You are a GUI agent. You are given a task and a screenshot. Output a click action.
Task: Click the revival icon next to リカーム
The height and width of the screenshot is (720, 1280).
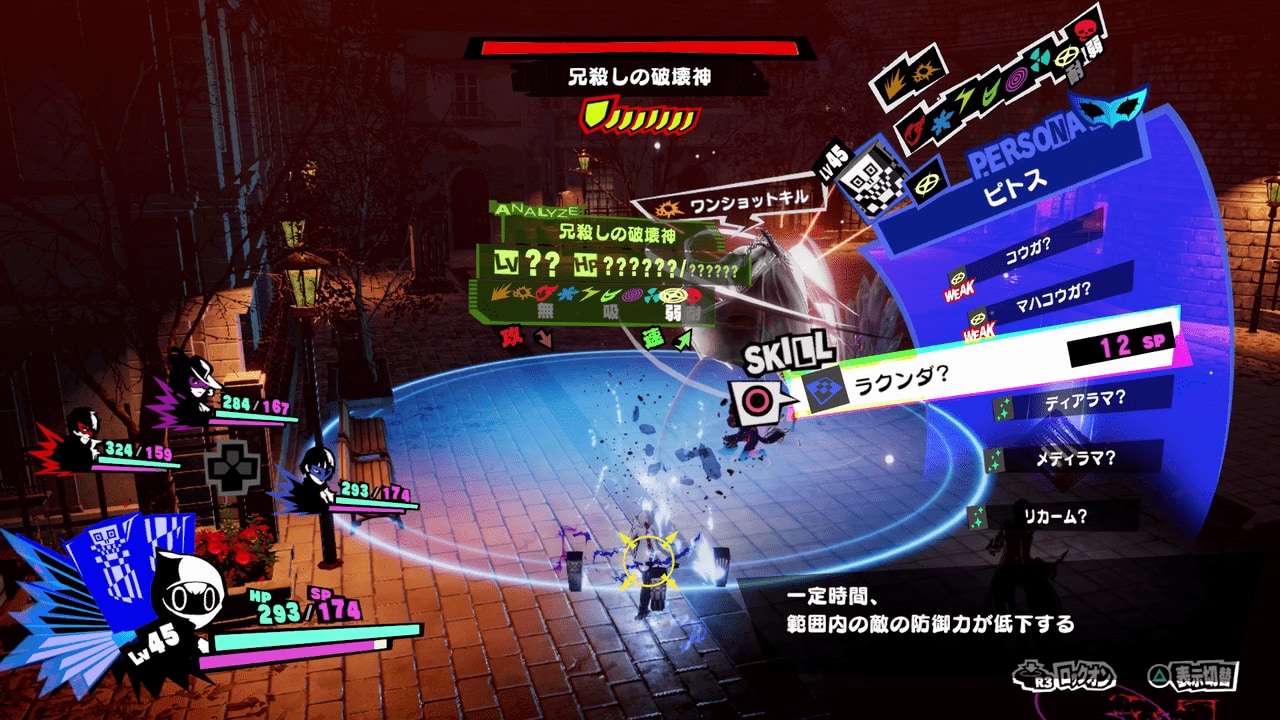tap(977, 515)
